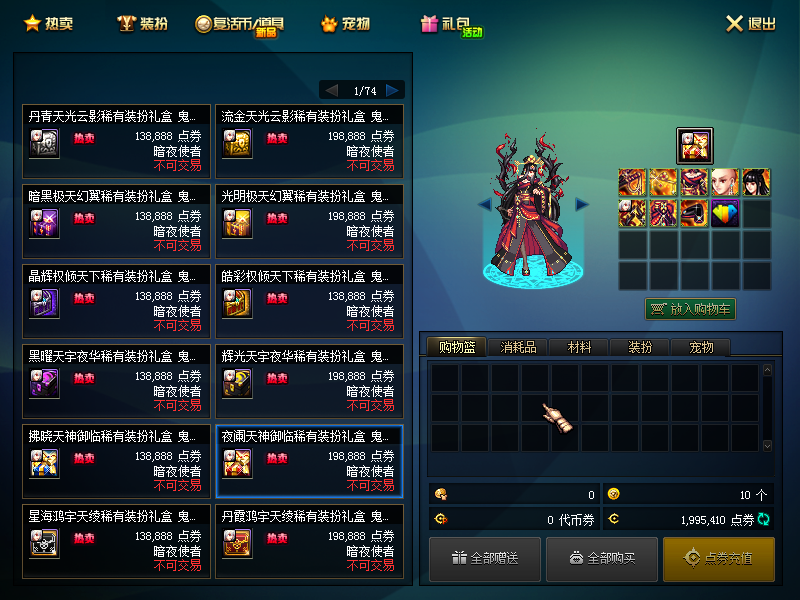Switch to the 消耗品 consumables tab
This screenshot has width=800, height=600.
coord(518,347)
